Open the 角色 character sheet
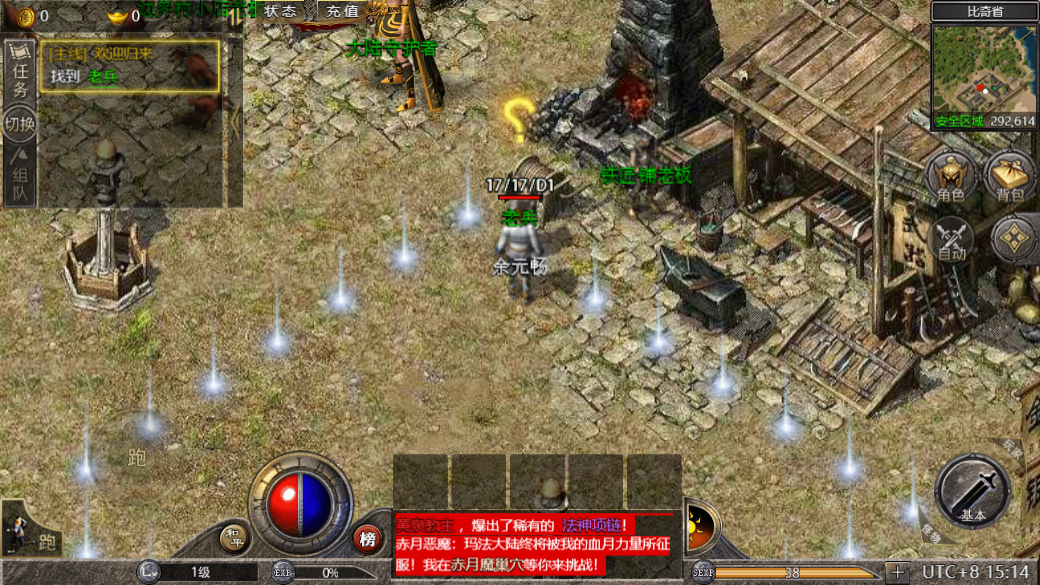Image resolution: width=1040 pixels, height=585 pixels. pyautogui.click(x=950, y=178)
